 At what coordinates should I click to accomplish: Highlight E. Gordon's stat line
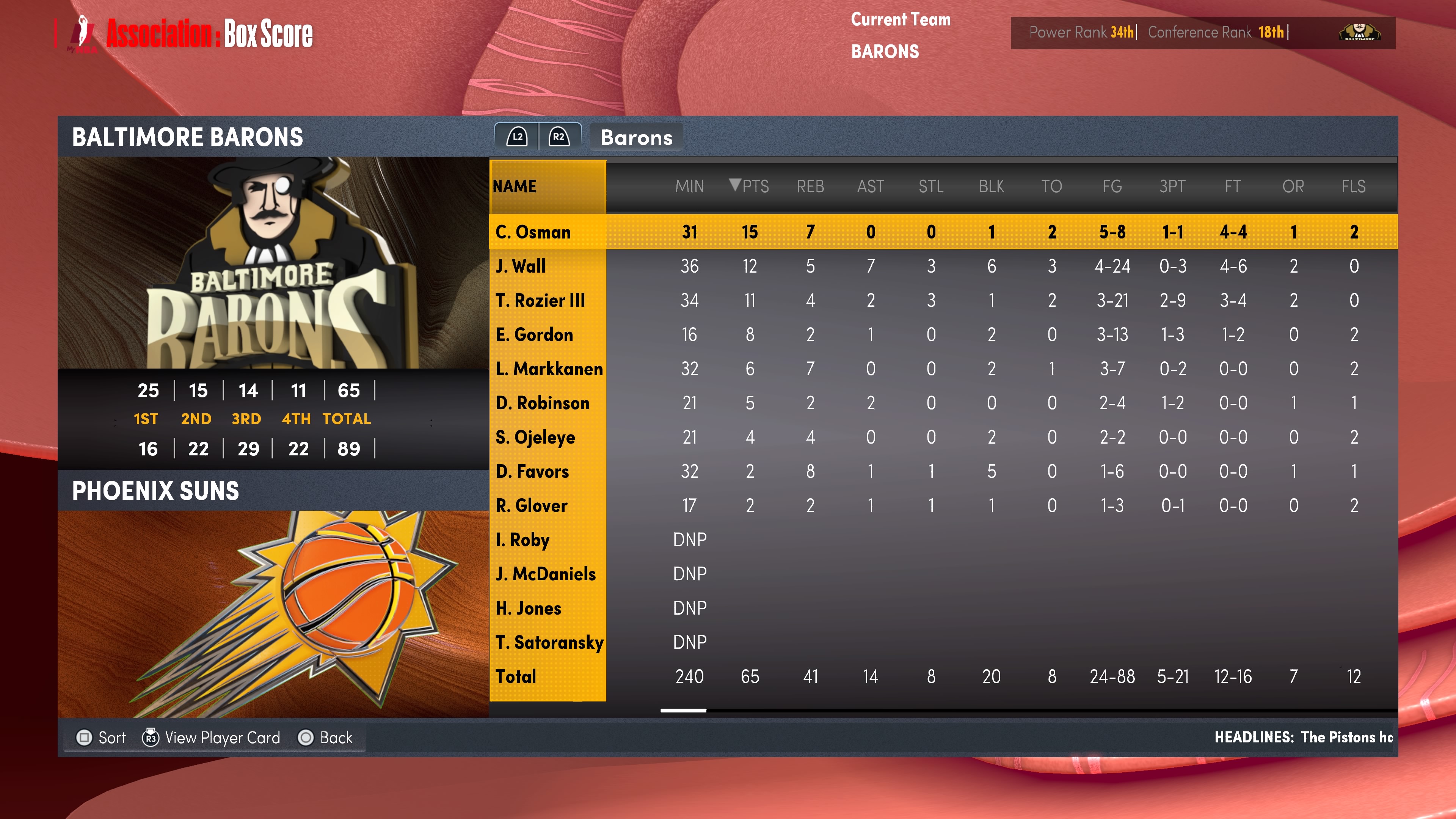click(534, 334)
